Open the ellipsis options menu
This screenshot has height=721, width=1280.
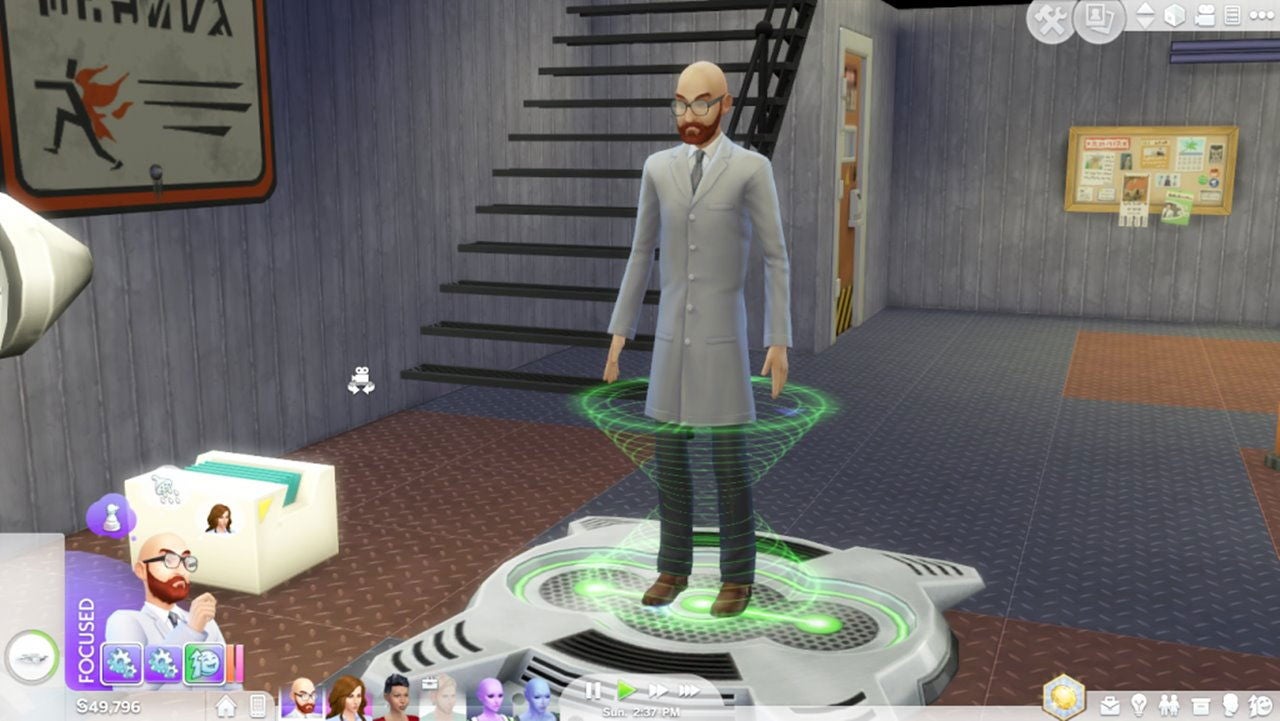click(1262, 16)
